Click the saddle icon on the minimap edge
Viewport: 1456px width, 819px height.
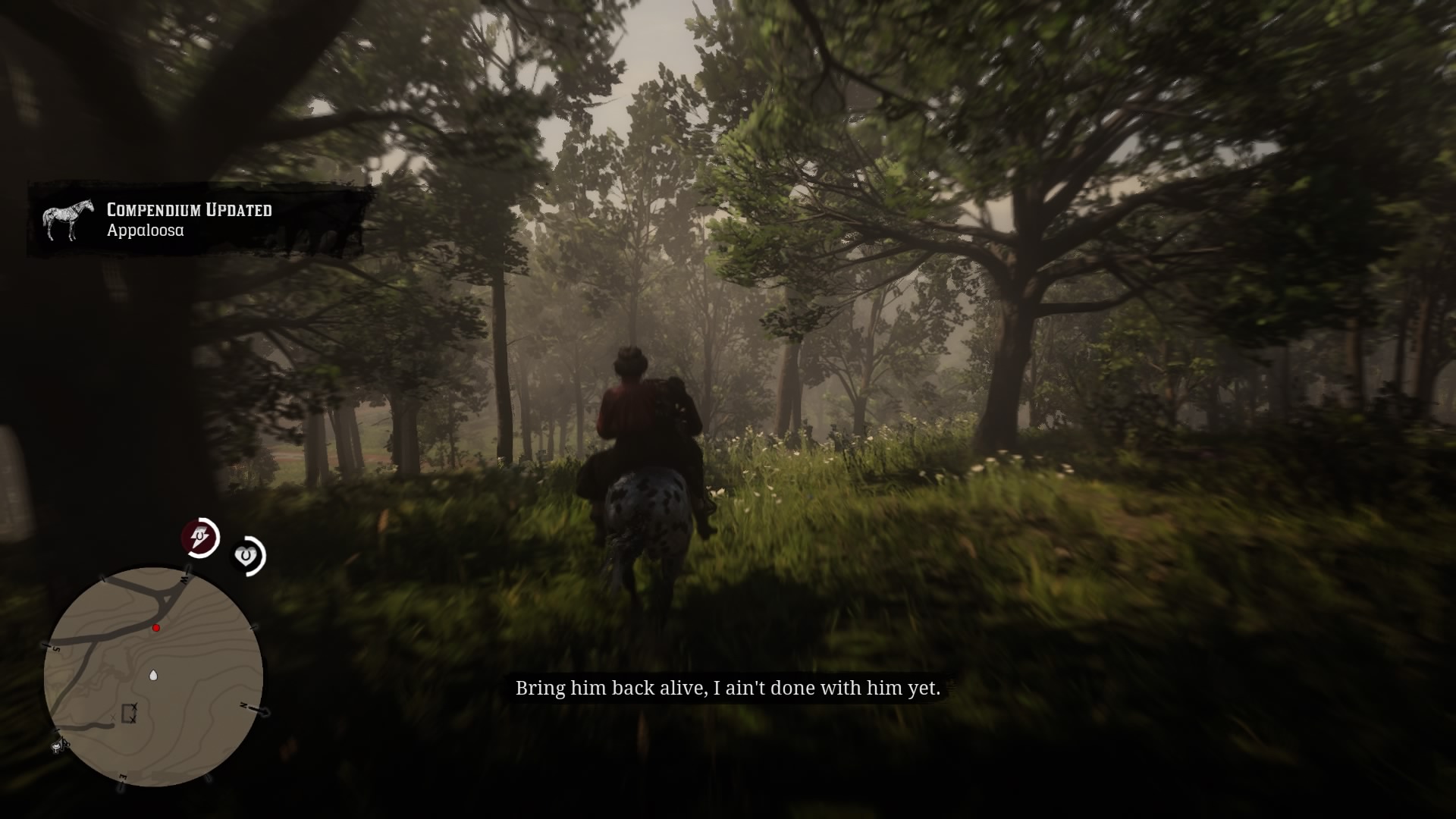click(58, 745)
